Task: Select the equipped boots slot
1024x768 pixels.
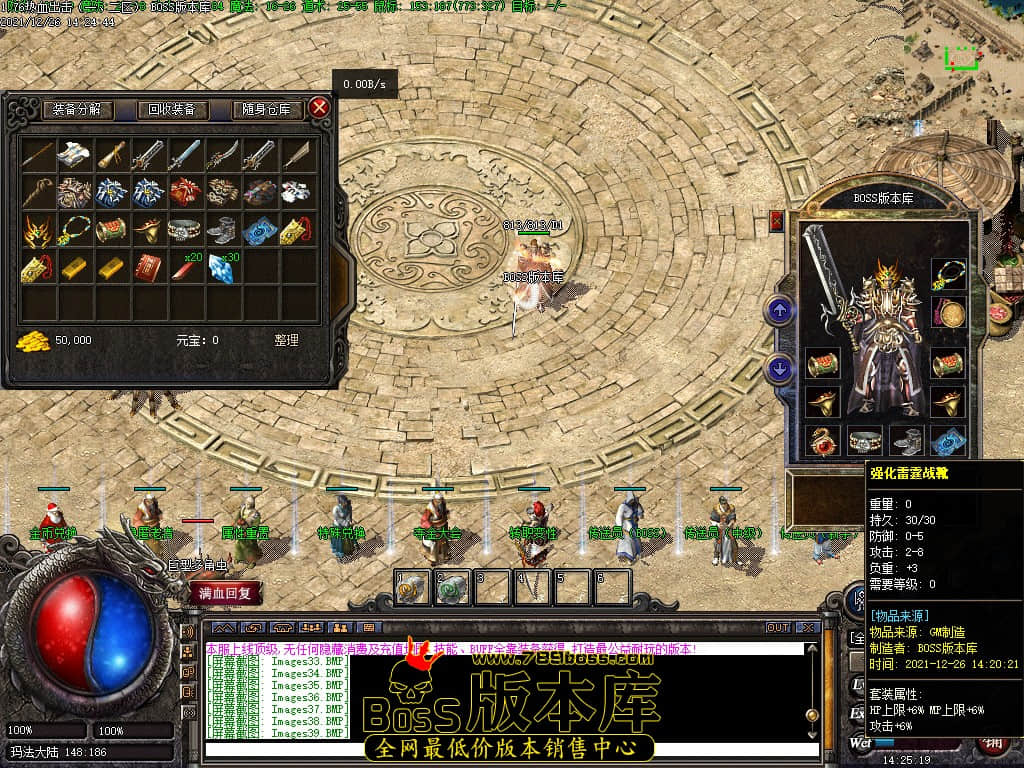Action: pyautogui.click(x=906, y=440)
